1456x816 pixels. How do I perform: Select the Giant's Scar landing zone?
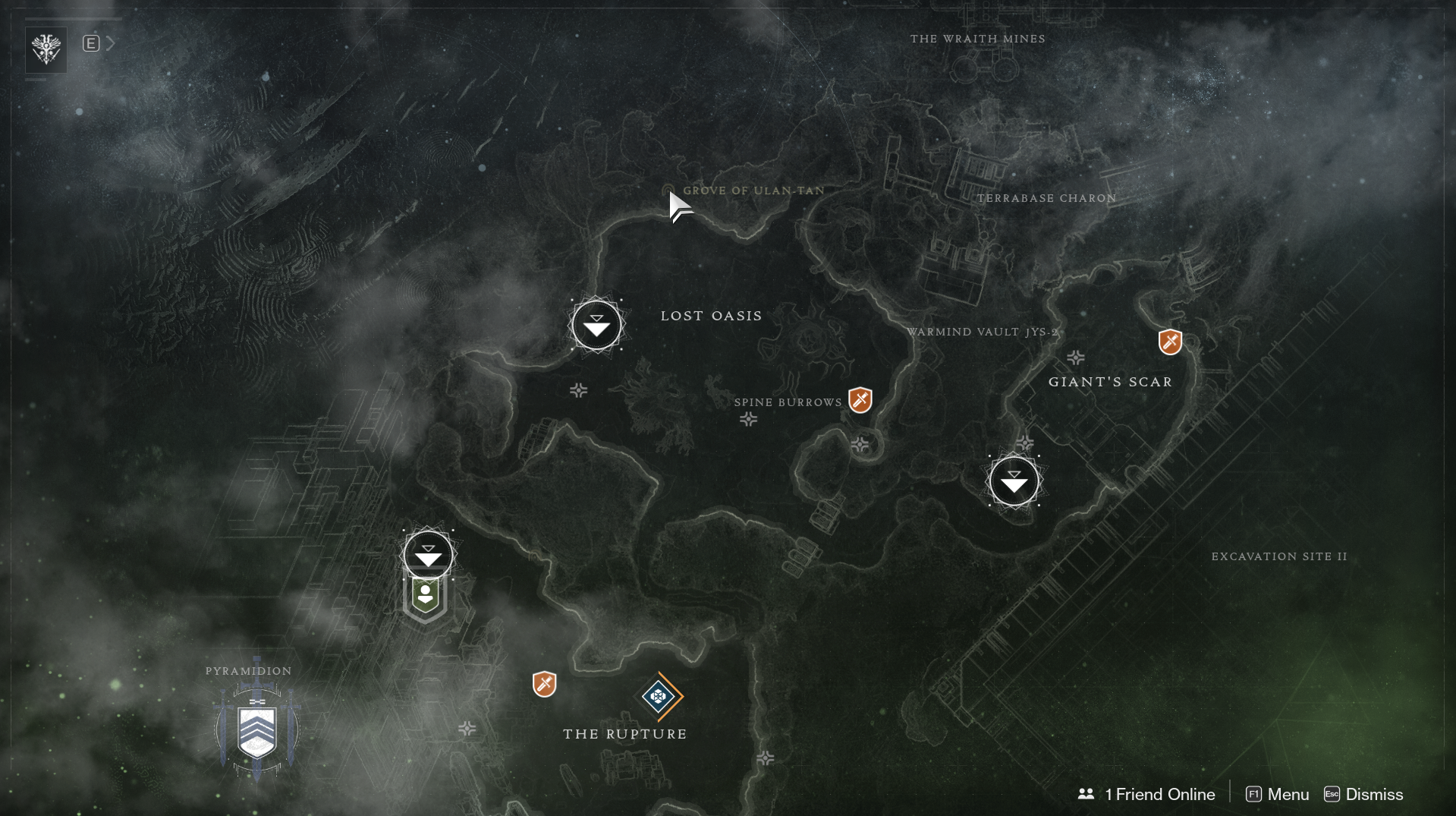click(x=1014, y=481)
